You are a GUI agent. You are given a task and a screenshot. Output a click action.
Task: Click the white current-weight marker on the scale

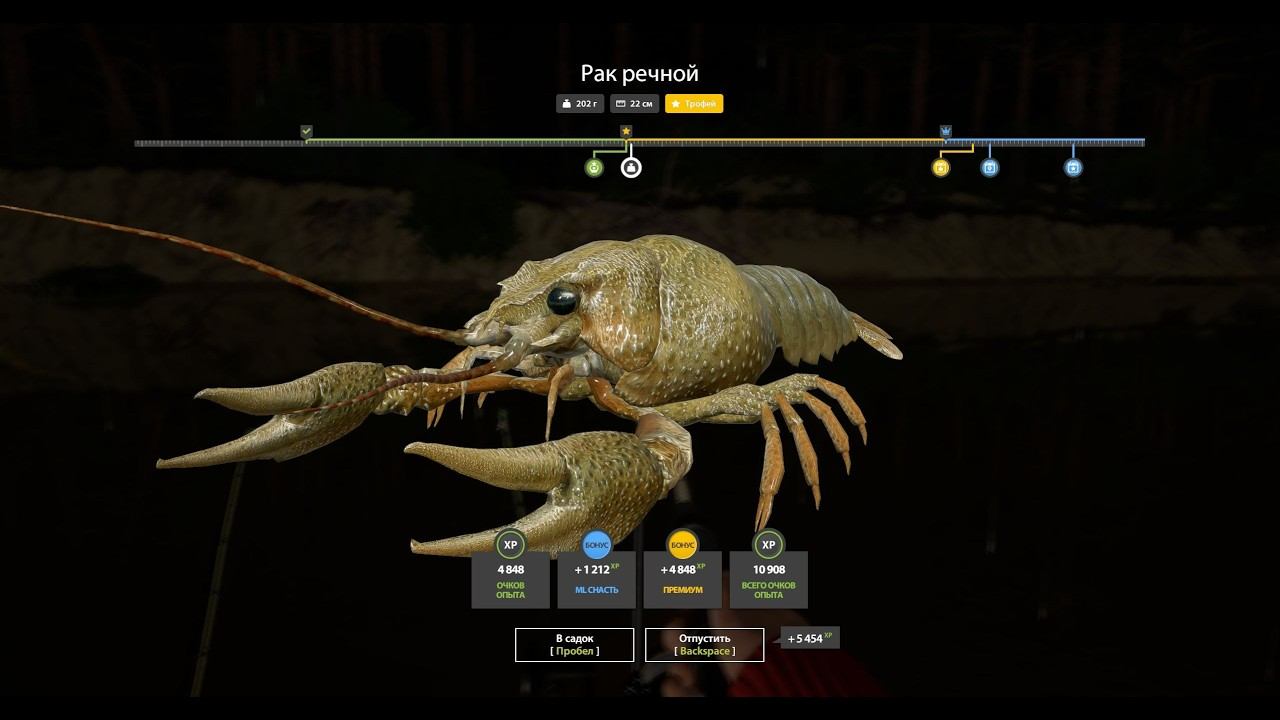coord(631,167)
